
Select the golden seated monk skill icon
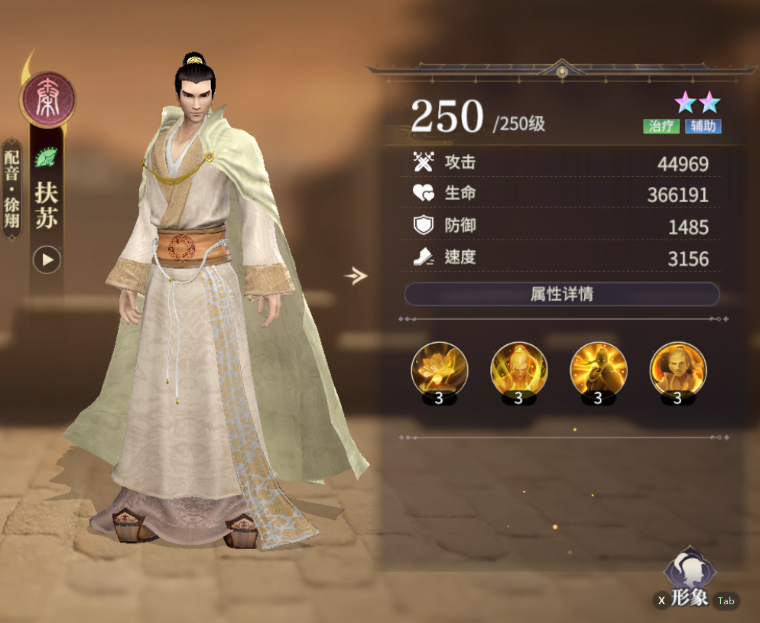click(x=677, y=368)
